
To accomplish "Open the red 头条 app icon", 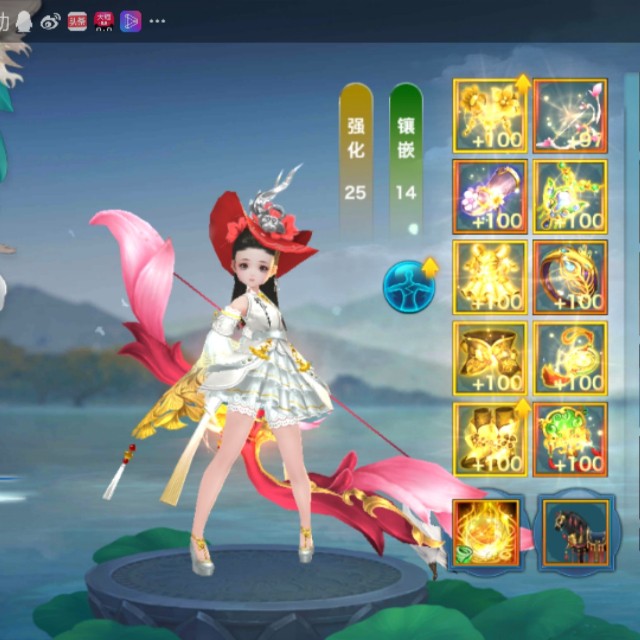I will tap(77, 21).
